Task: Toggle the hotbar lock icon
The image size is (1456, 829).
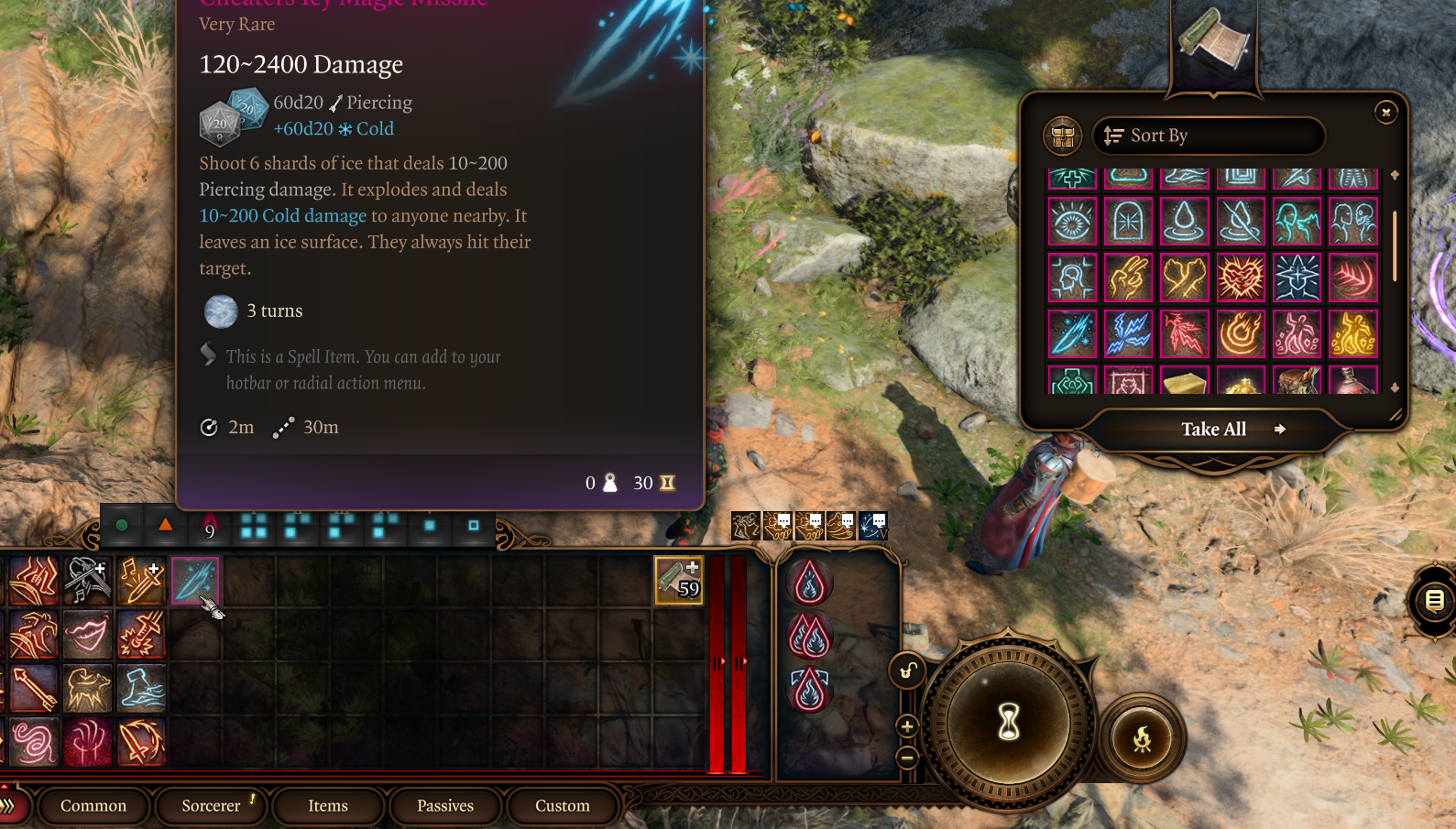Action: [x=907, y=671]
